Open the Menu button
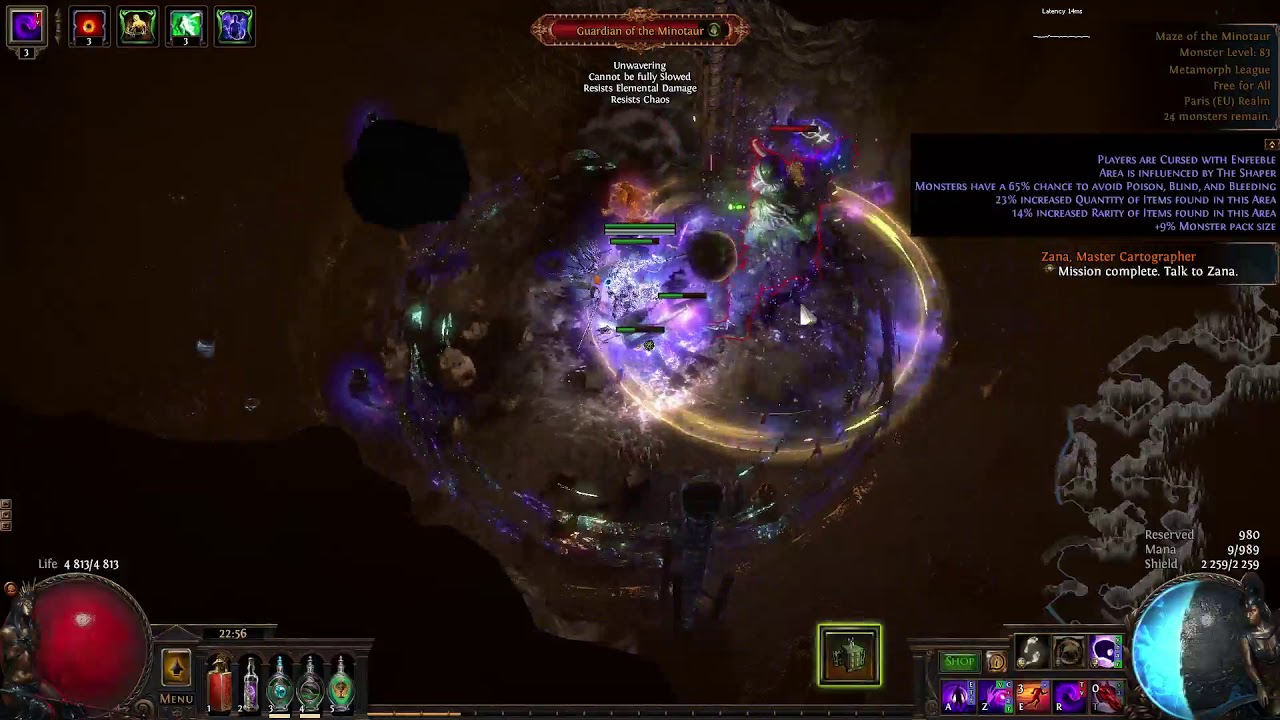The width and height of the screenshot is (1280, 720). [x=176, y=699]
